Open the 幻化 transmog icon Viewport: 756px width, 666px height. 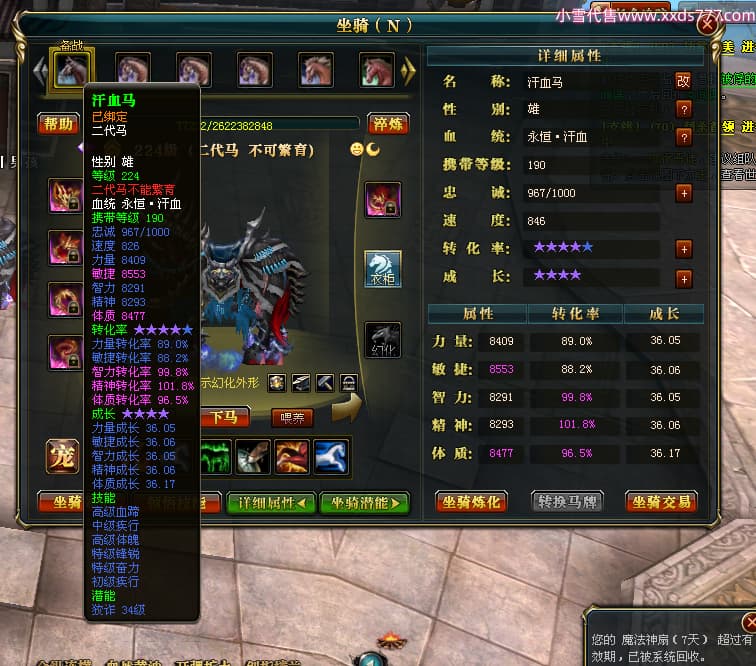click(382, 339)
